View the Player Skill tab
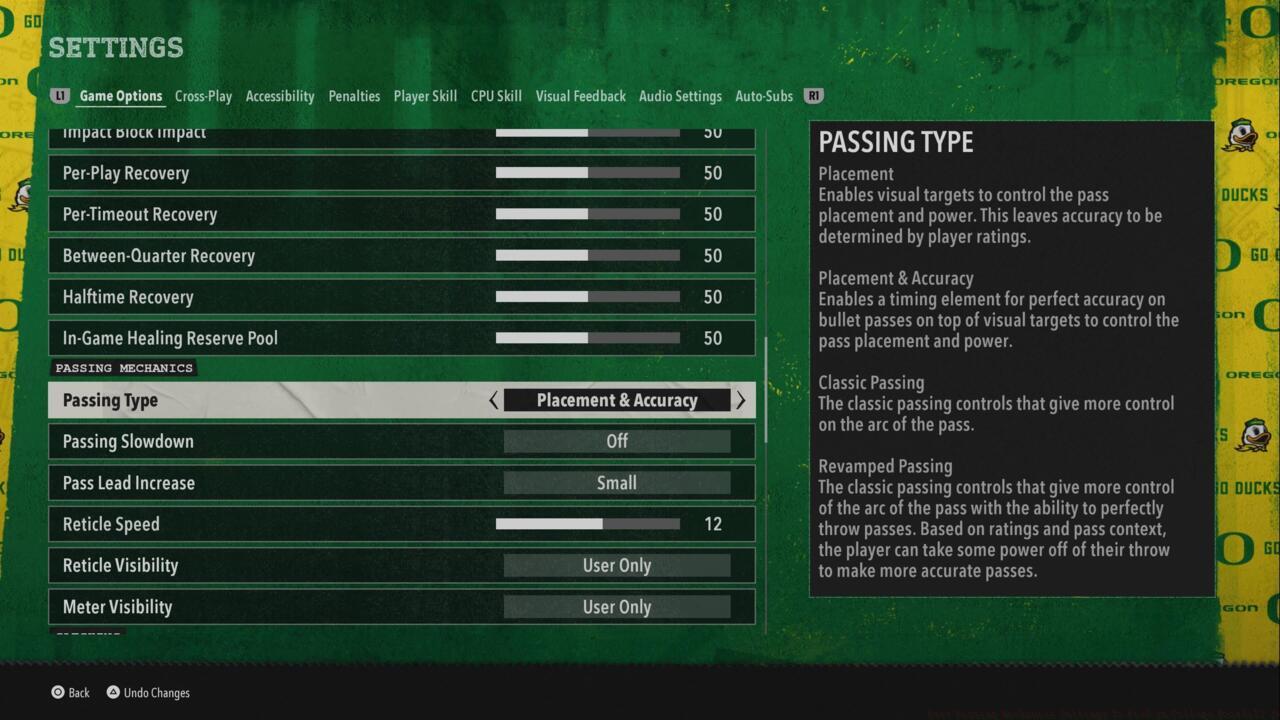This screenshot has height=720, width=1280. [425, 96]
